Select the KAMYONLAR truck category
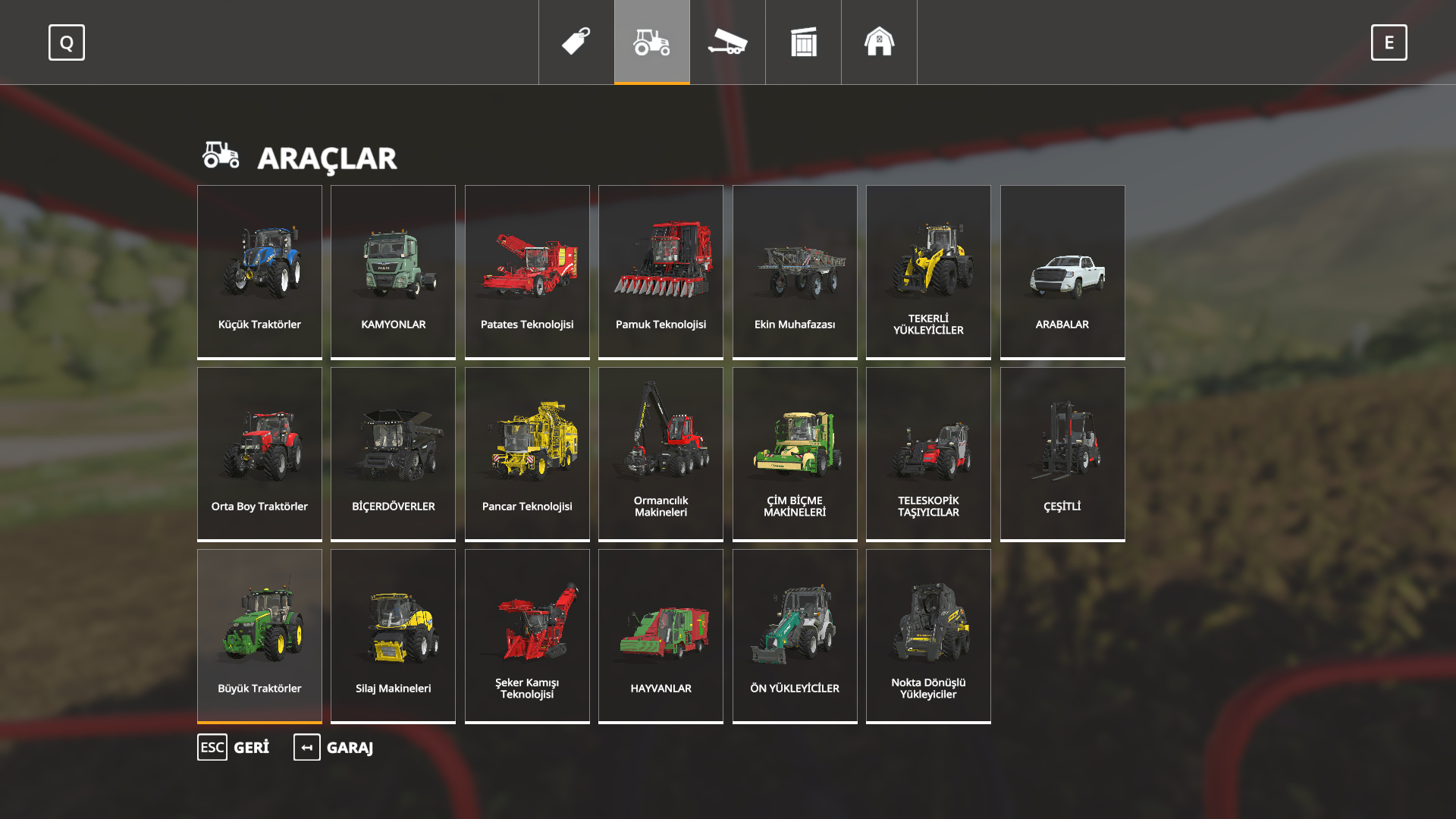Viewport: 1456px width, 819px height. (393, 271)
